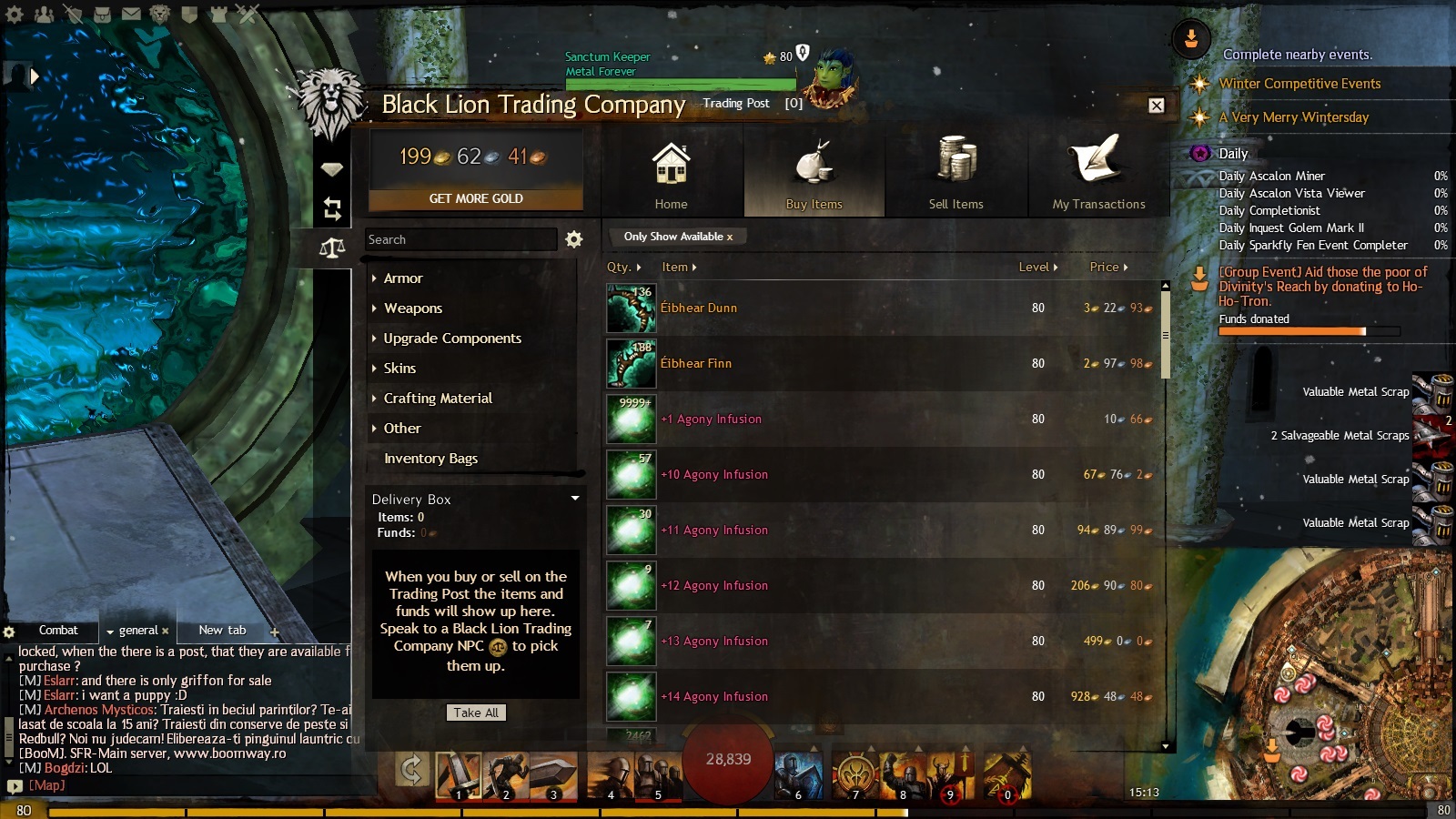Select the Éibhear Dunn listing
Image resolution: width=1456 pixels, height=819 pixels.
699,308
